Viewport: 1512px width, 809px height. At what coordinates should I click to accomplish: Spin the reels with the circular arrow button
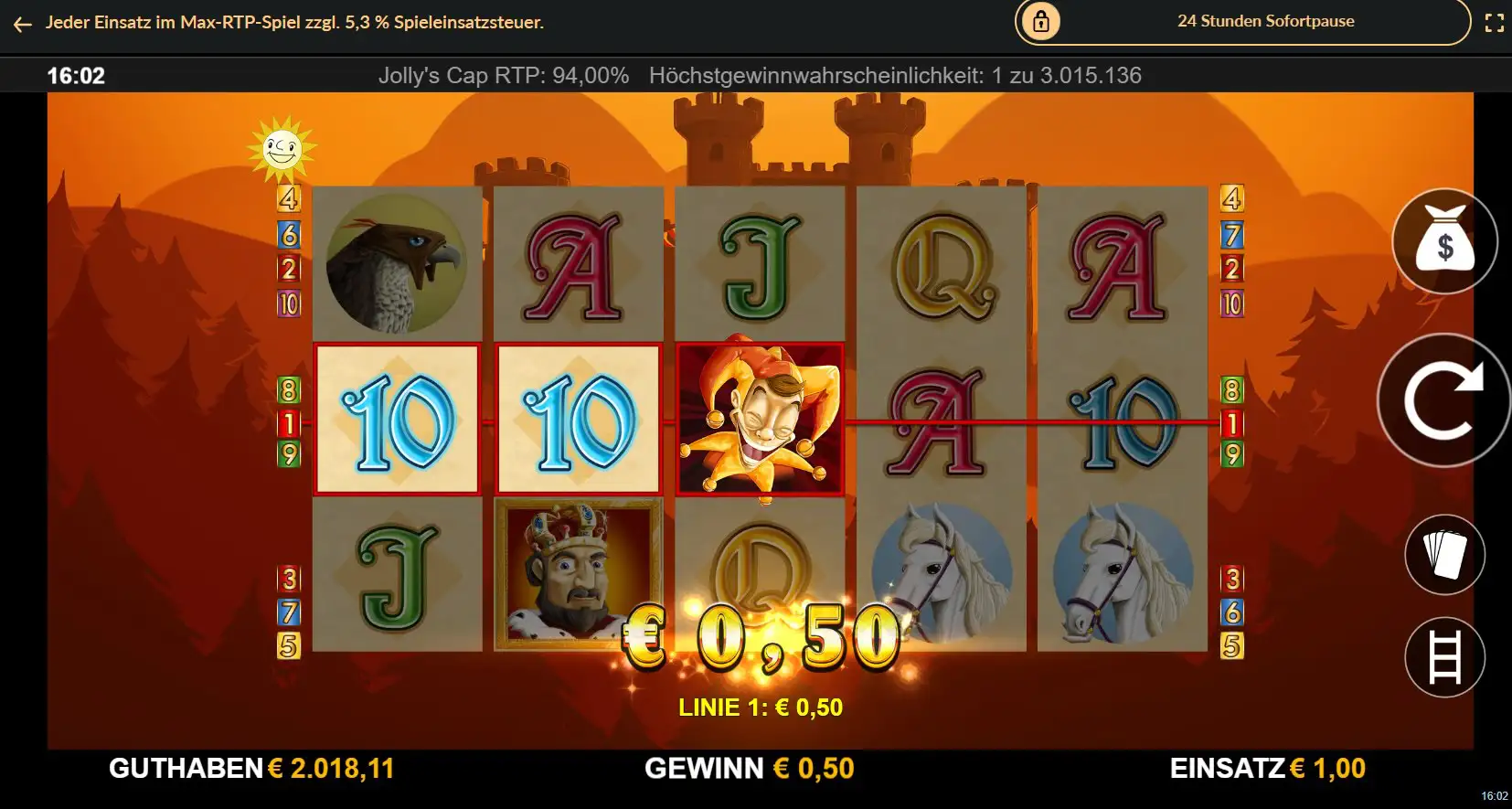[1444, 400]
